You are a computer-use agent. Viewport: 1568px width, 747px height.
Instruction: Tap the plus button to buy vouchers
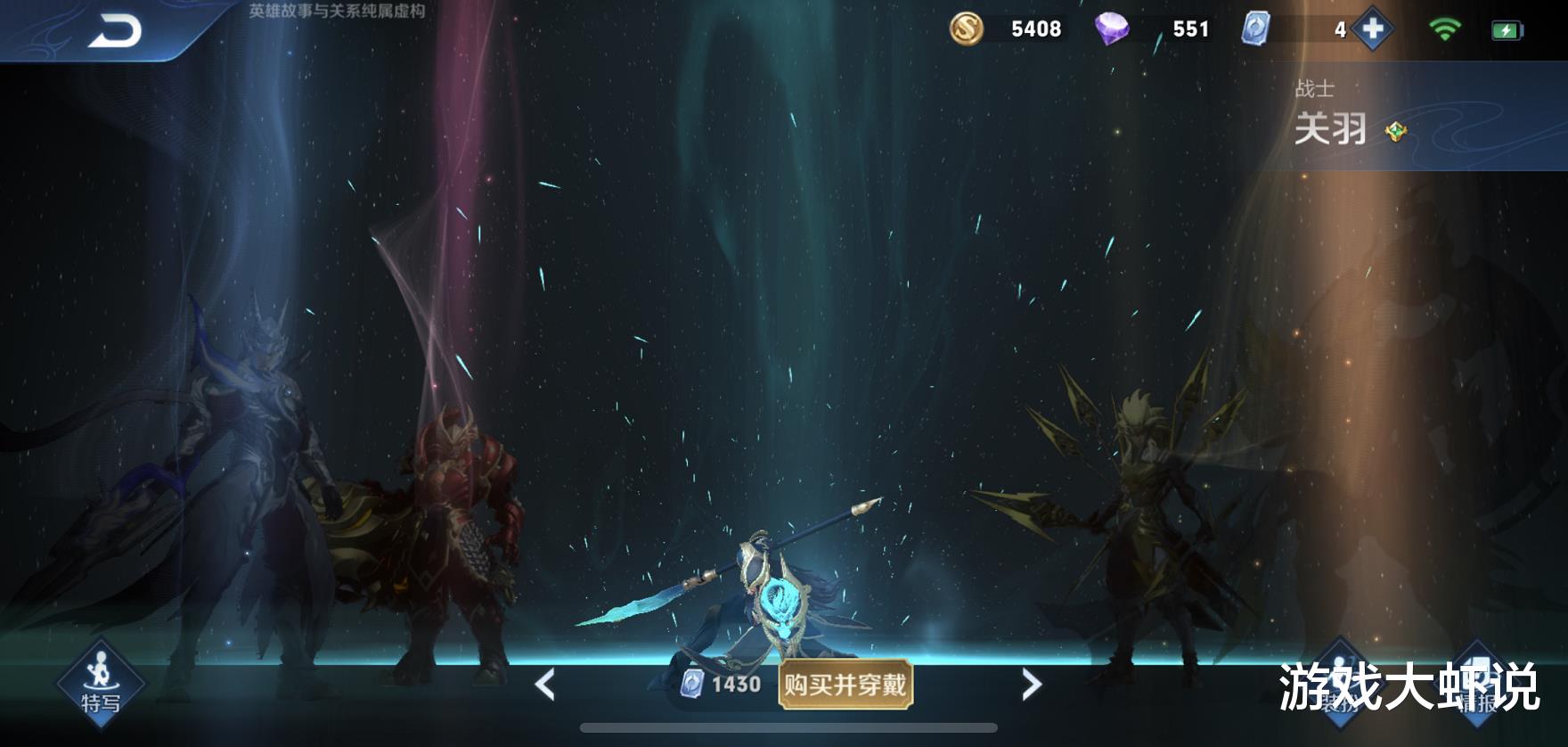[1372, 29]
